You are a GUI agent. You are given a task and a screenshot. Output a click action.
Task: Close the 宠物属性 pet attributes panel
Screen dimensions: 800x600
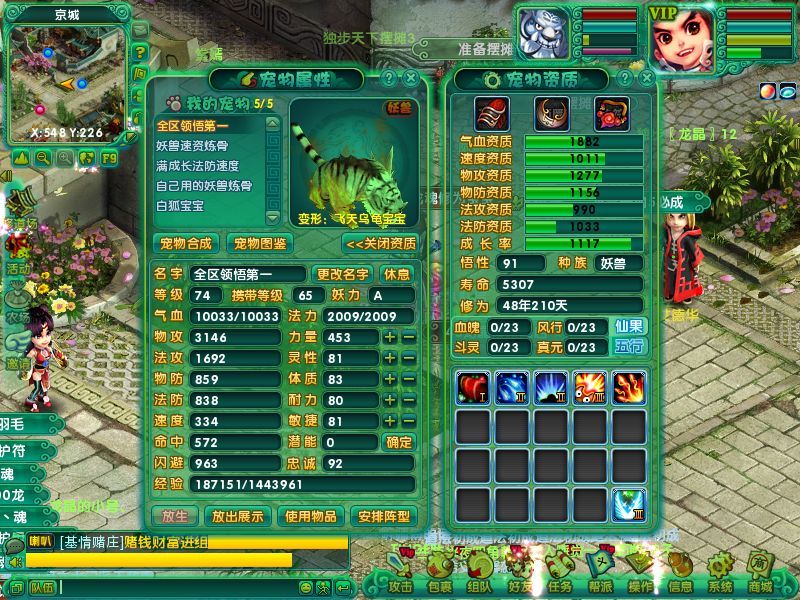coord(411,78)
